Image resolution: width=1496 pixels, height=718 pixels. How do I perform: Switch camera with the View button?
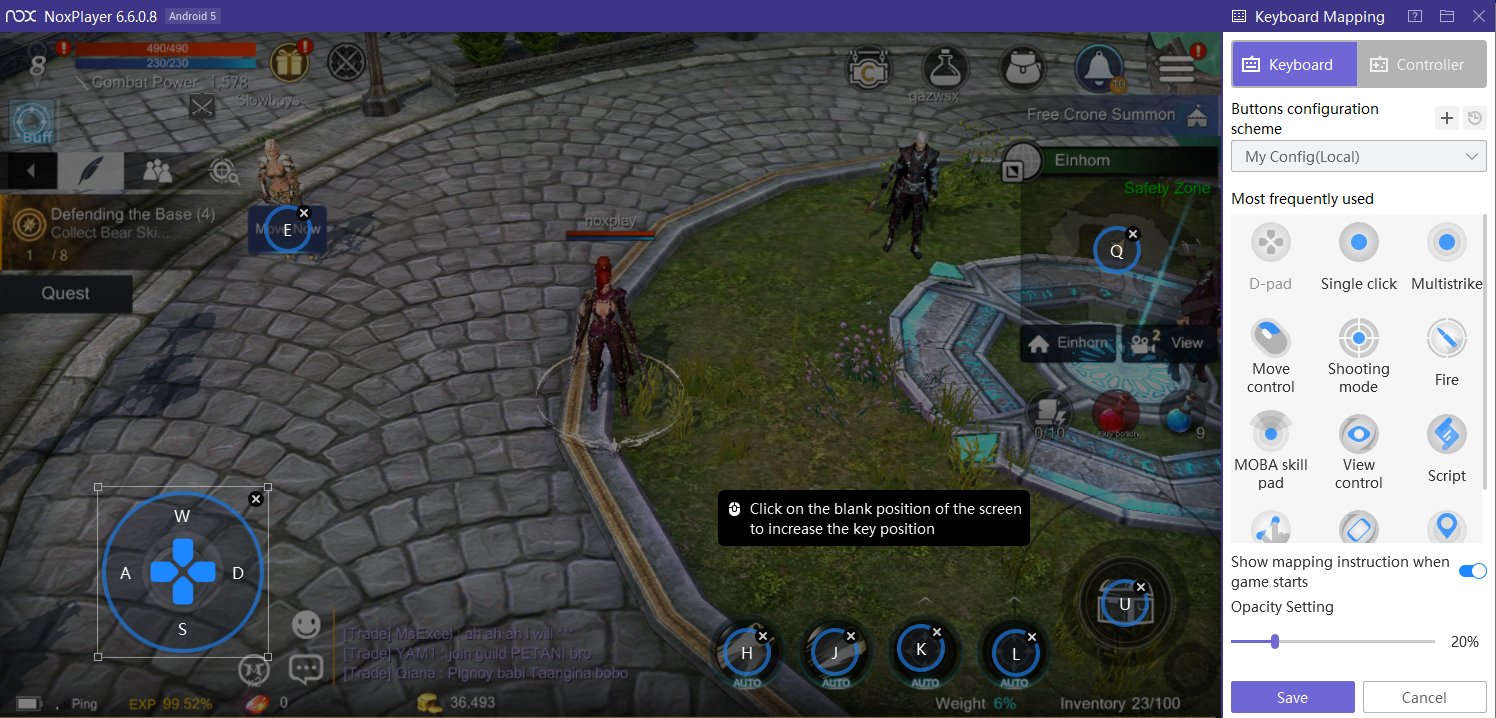pos(1169,343)
